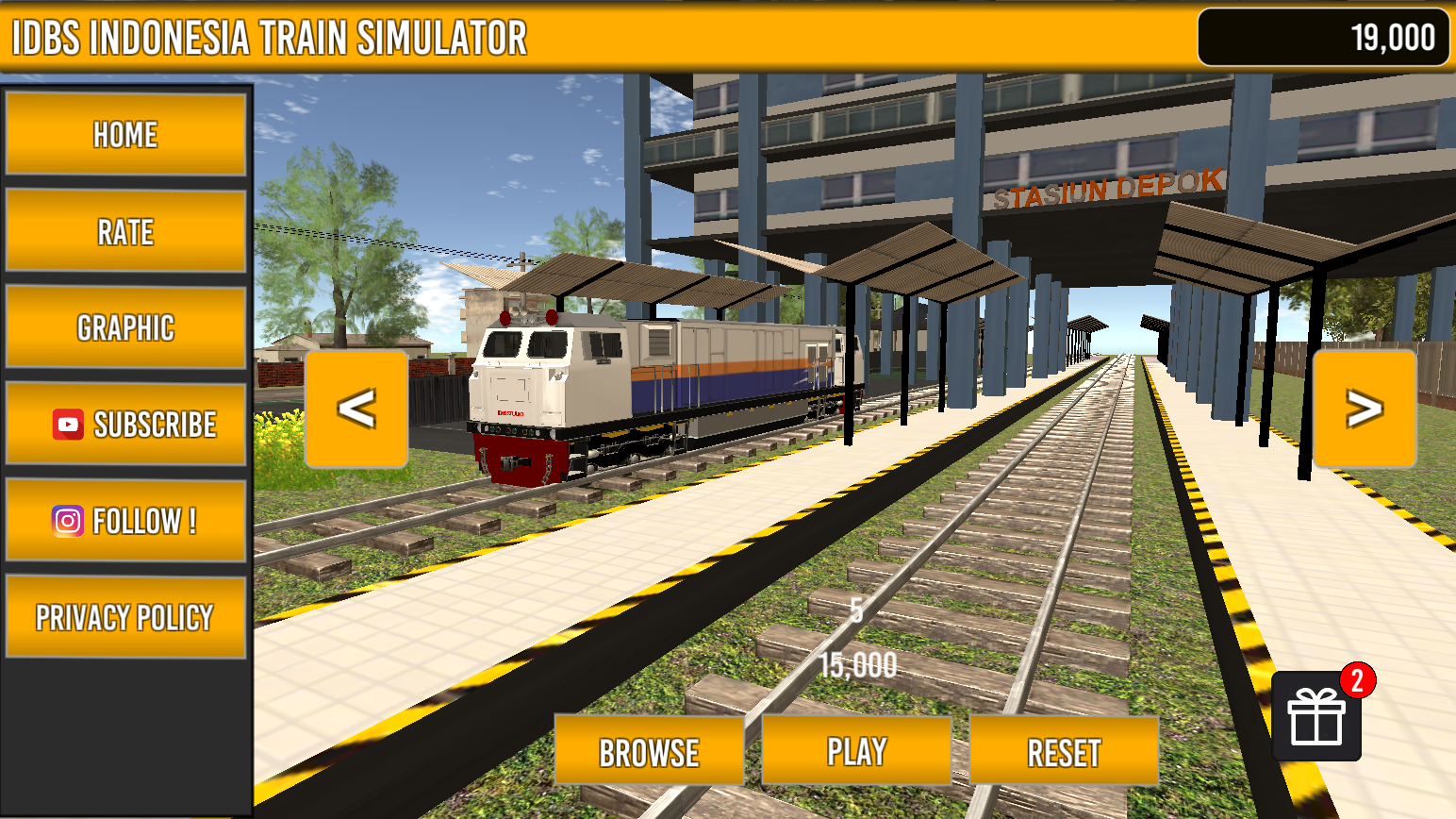Select the YouTube SUBSCRIBE button
The width and height of the screenshot is (1456, 819).
pos(125,425)
